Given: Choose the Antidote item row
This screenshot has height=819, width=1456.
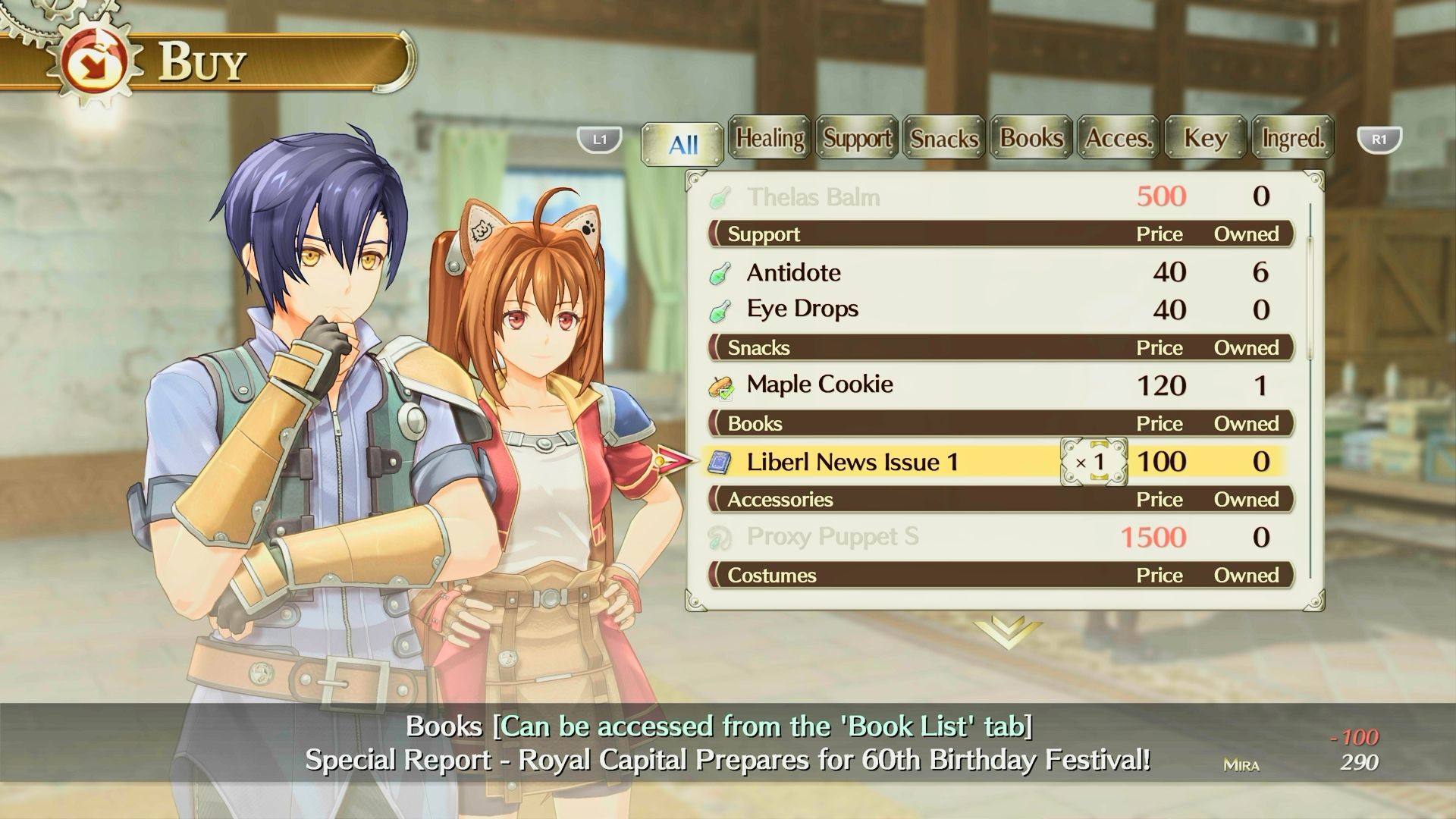Looking at the screenshot, I should tap(793, 272).
